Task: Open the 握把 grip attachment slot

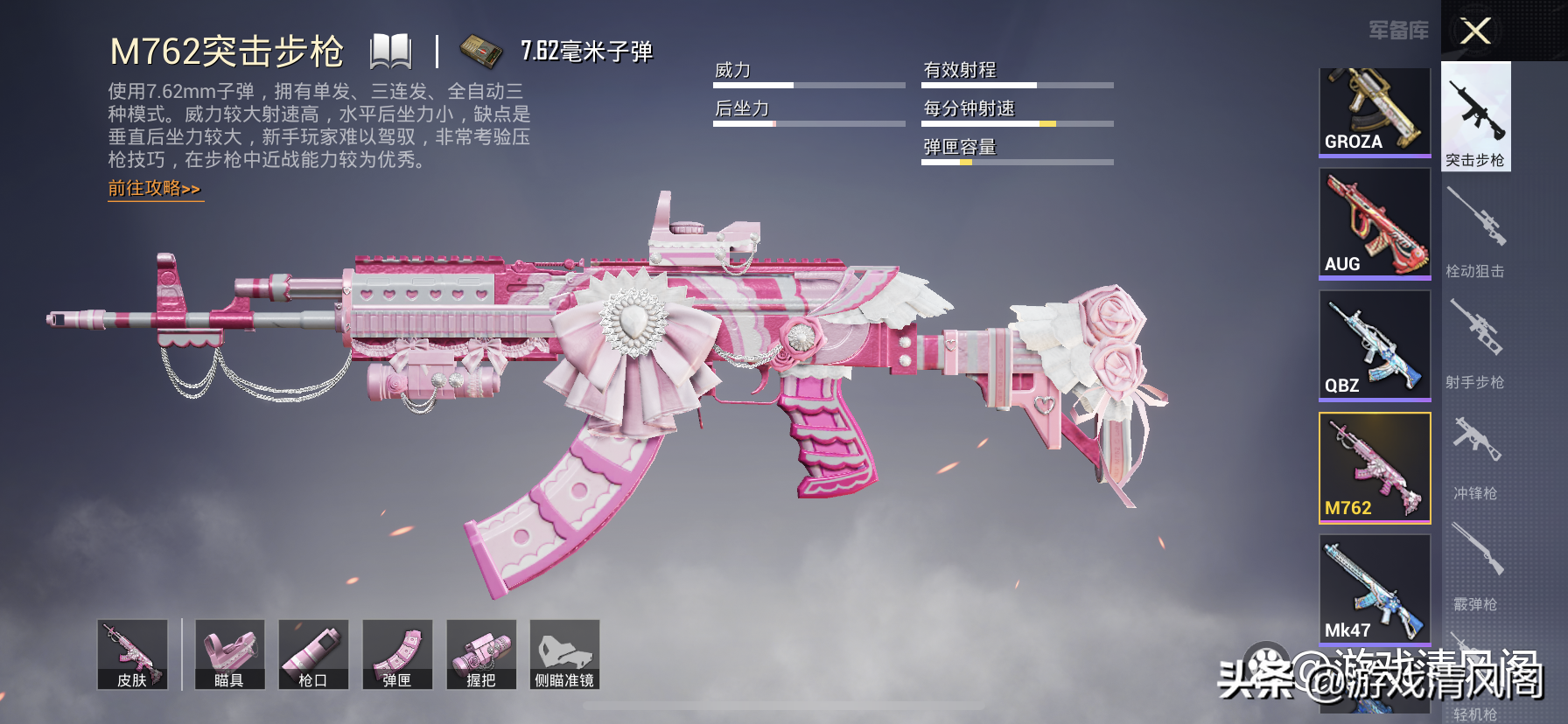Action: pos(481,655)
